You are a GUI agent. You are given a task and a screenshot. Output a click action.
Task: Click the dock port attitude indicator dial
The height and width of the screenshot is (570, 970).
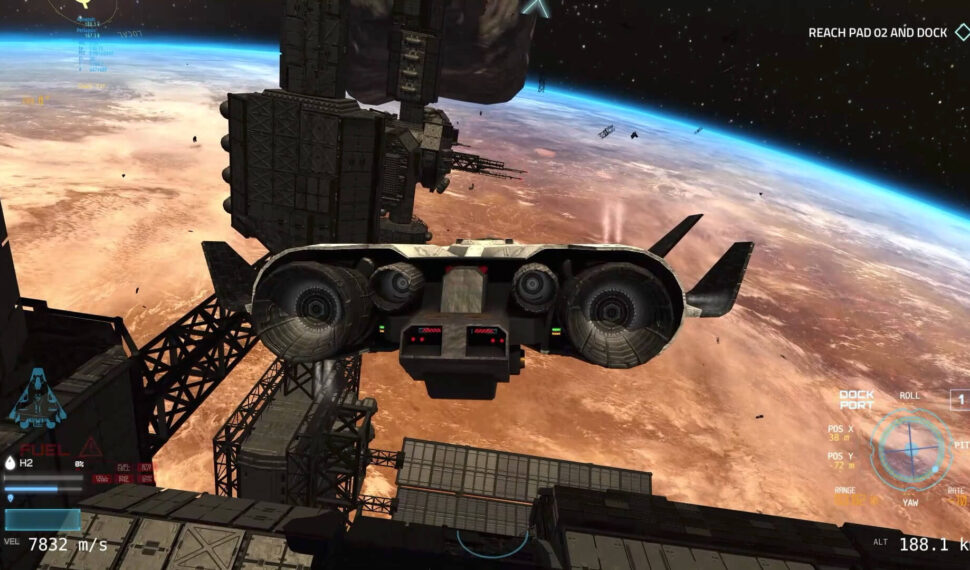(x=909, y=449)
